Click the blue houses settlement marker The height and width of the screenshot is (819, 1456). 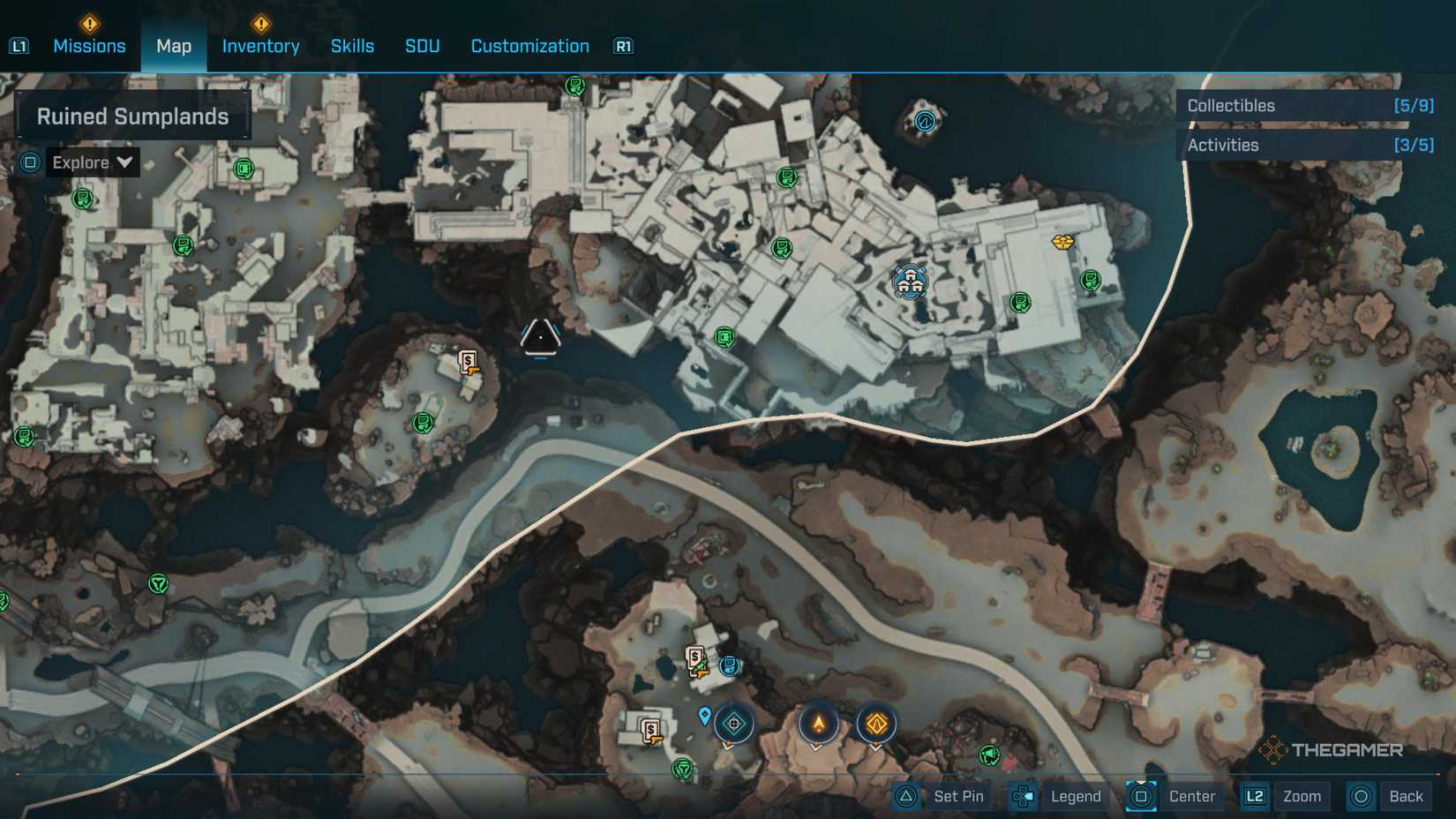point(910,282)
